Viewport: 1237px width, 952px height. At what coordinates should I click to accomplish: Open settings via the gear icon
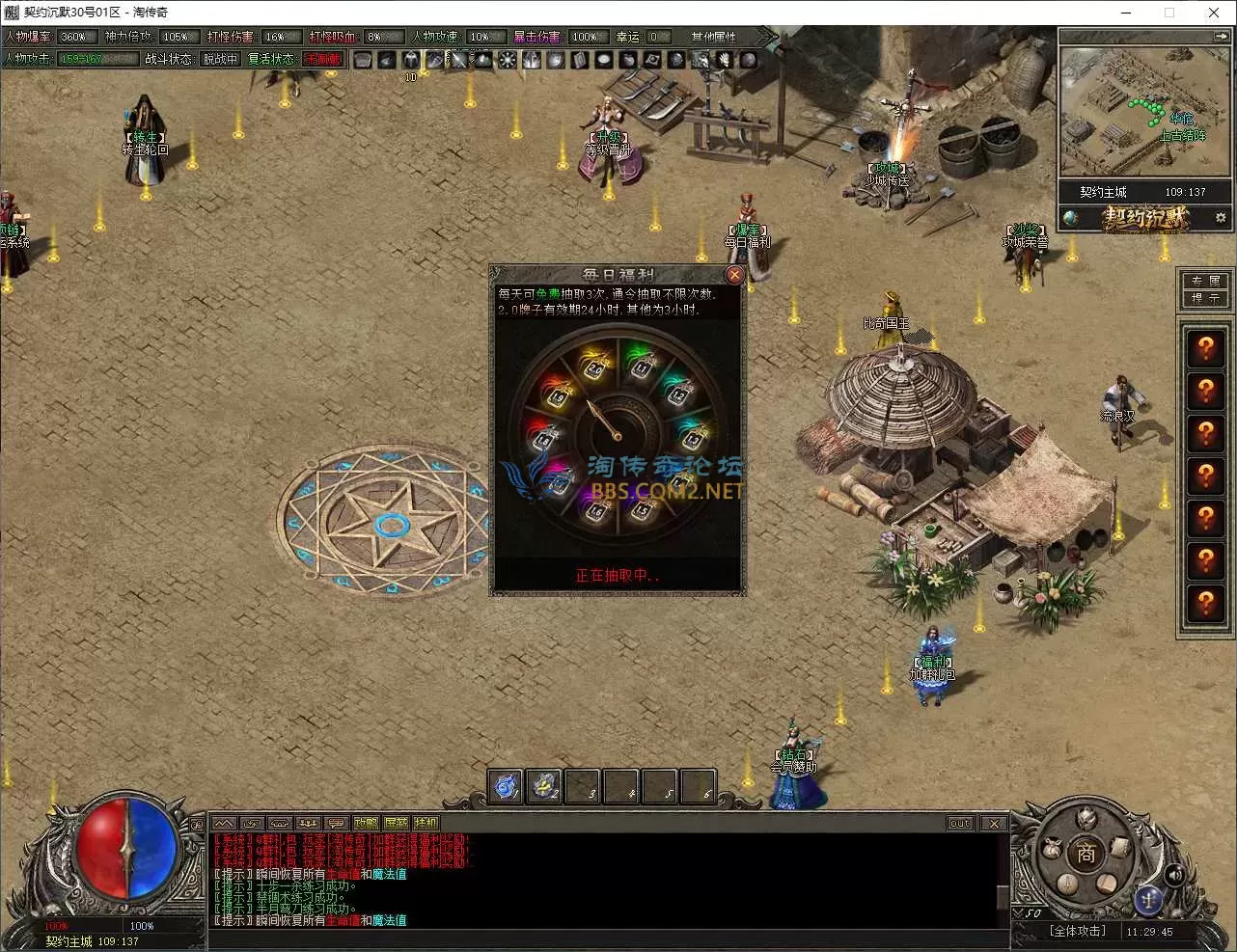[x=1221, y=218]
